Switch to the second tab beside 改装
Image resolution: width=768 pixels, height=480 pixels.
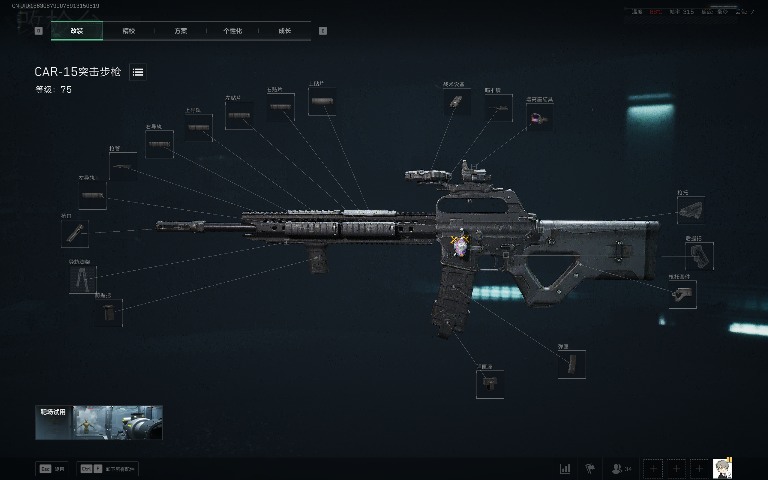tap(128, 31)
